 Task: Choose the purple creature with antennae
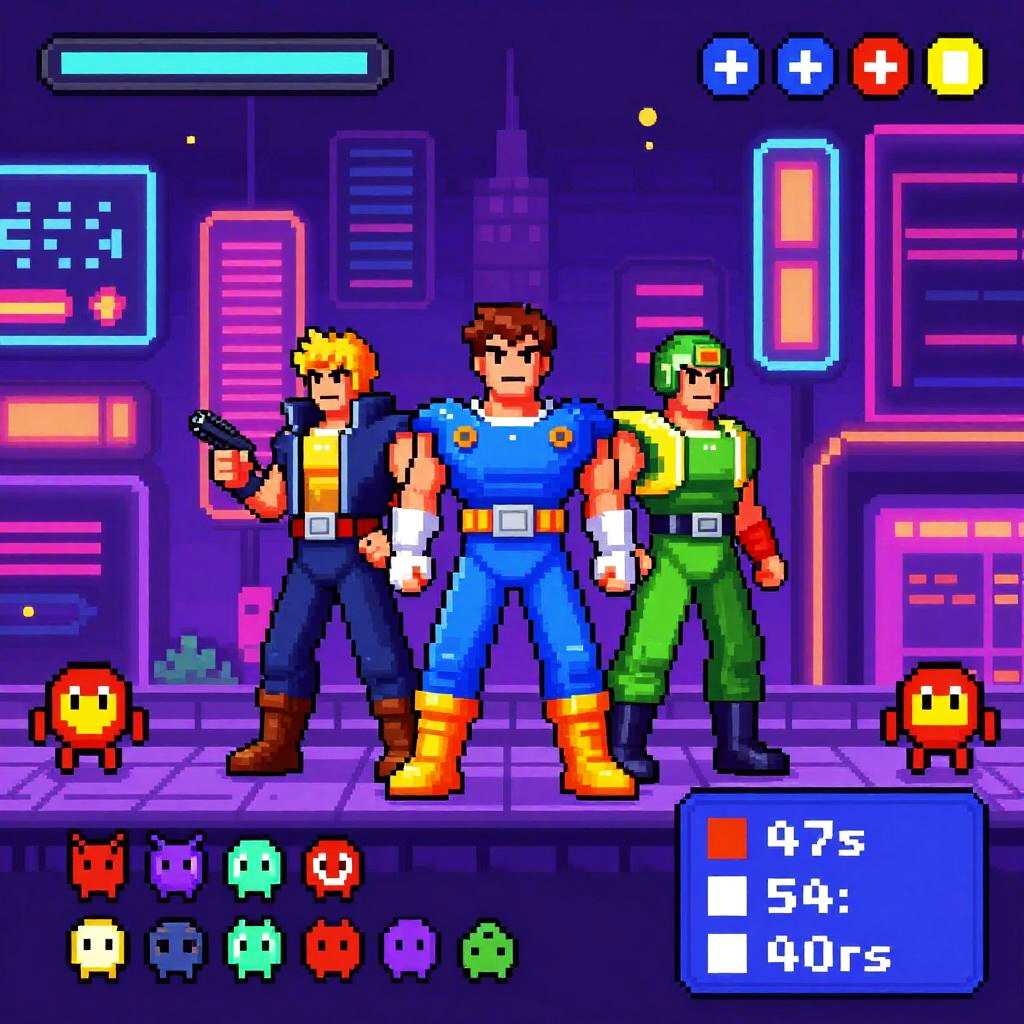point(176,865)
